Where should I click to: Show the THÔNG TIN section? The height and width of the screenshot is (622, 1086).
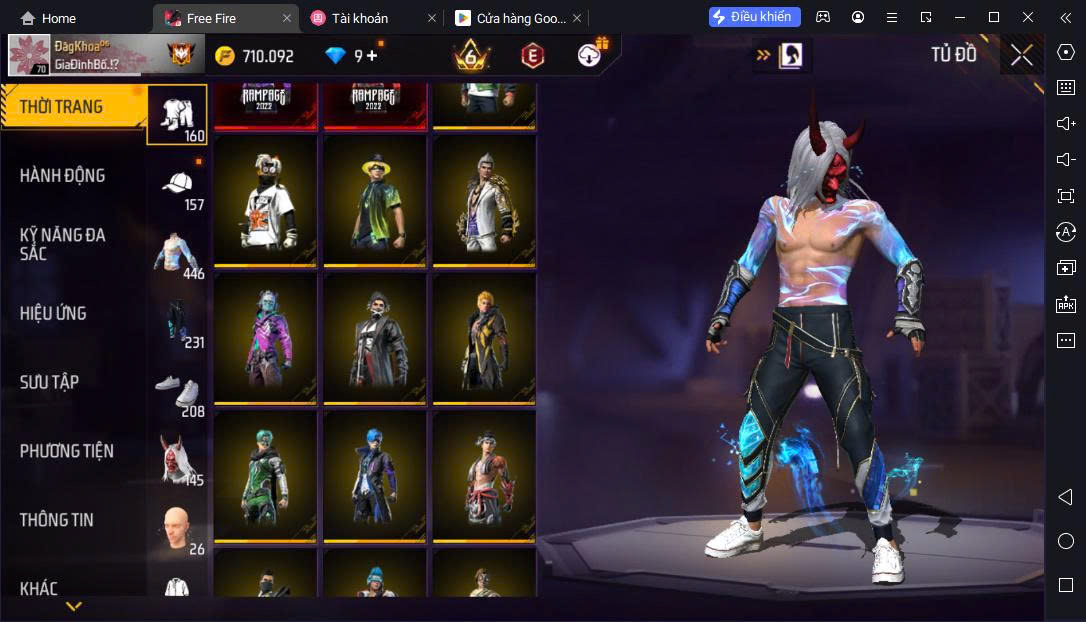(x=56, y=520)
